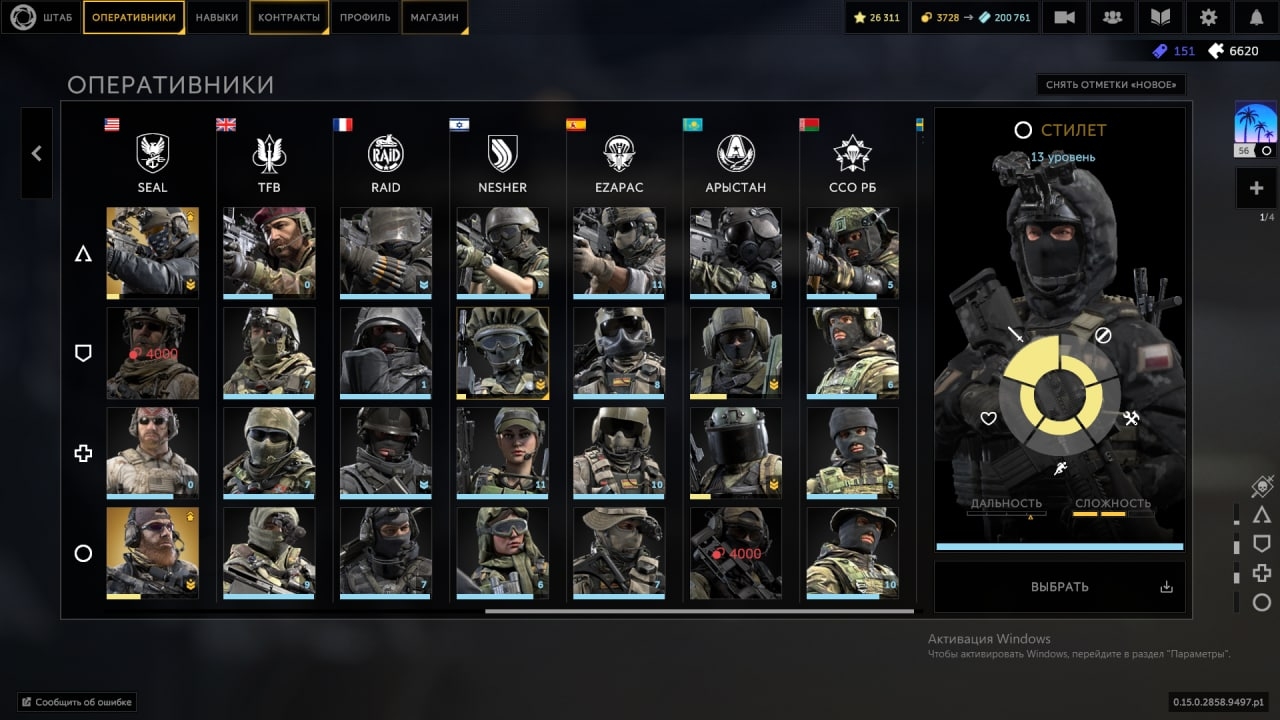Click the left arrow back button
Screen dimensions: 1280x720
[x=37, y=153]
